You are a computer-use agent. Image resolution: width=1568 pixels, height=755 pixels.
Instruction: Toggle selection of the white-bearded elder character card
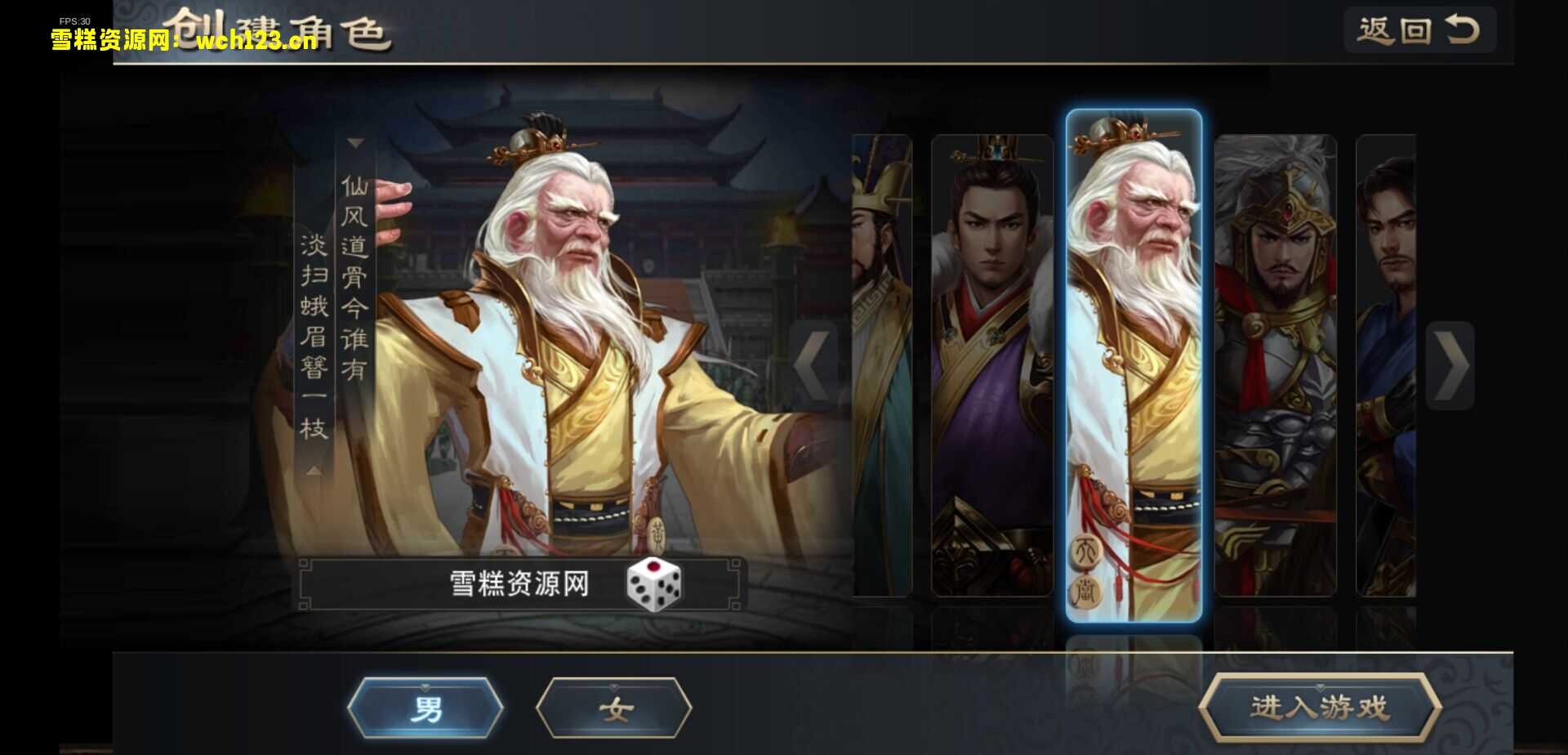pyautogui.click(x=1135, y=368)
